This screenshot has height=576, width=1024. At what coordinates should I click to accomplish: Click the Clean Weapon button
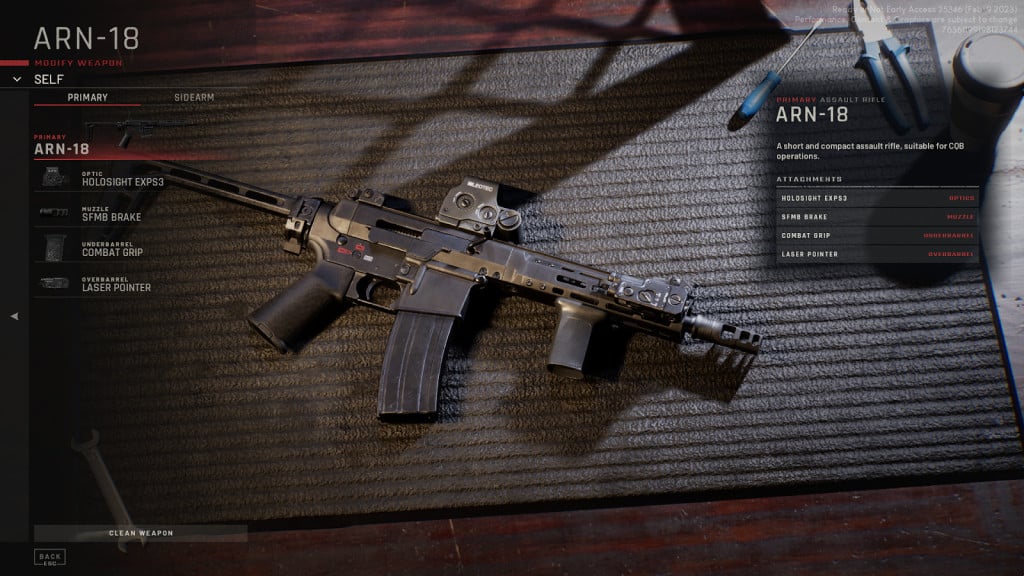point(140,533)
